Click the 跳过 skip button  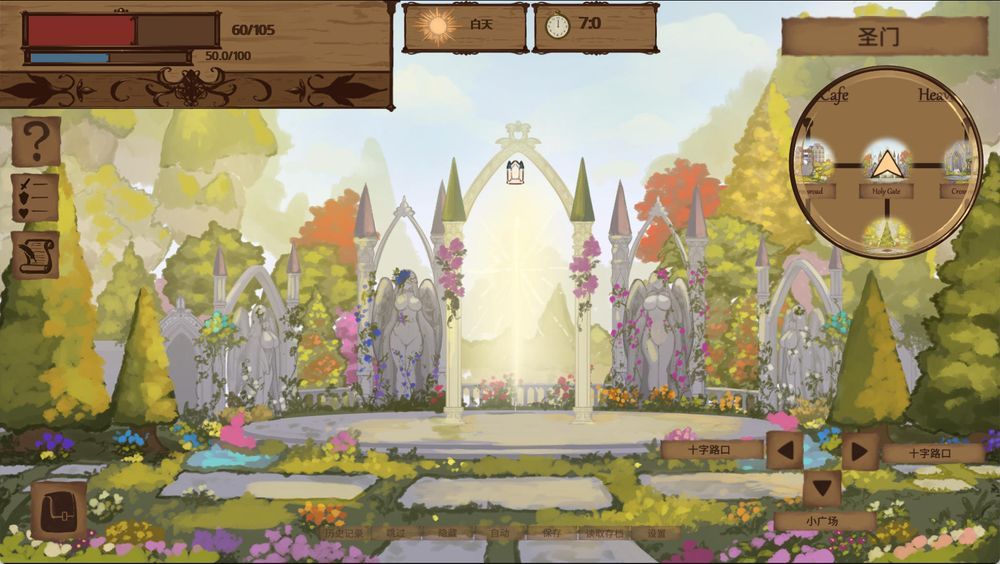tap(396, 533)
